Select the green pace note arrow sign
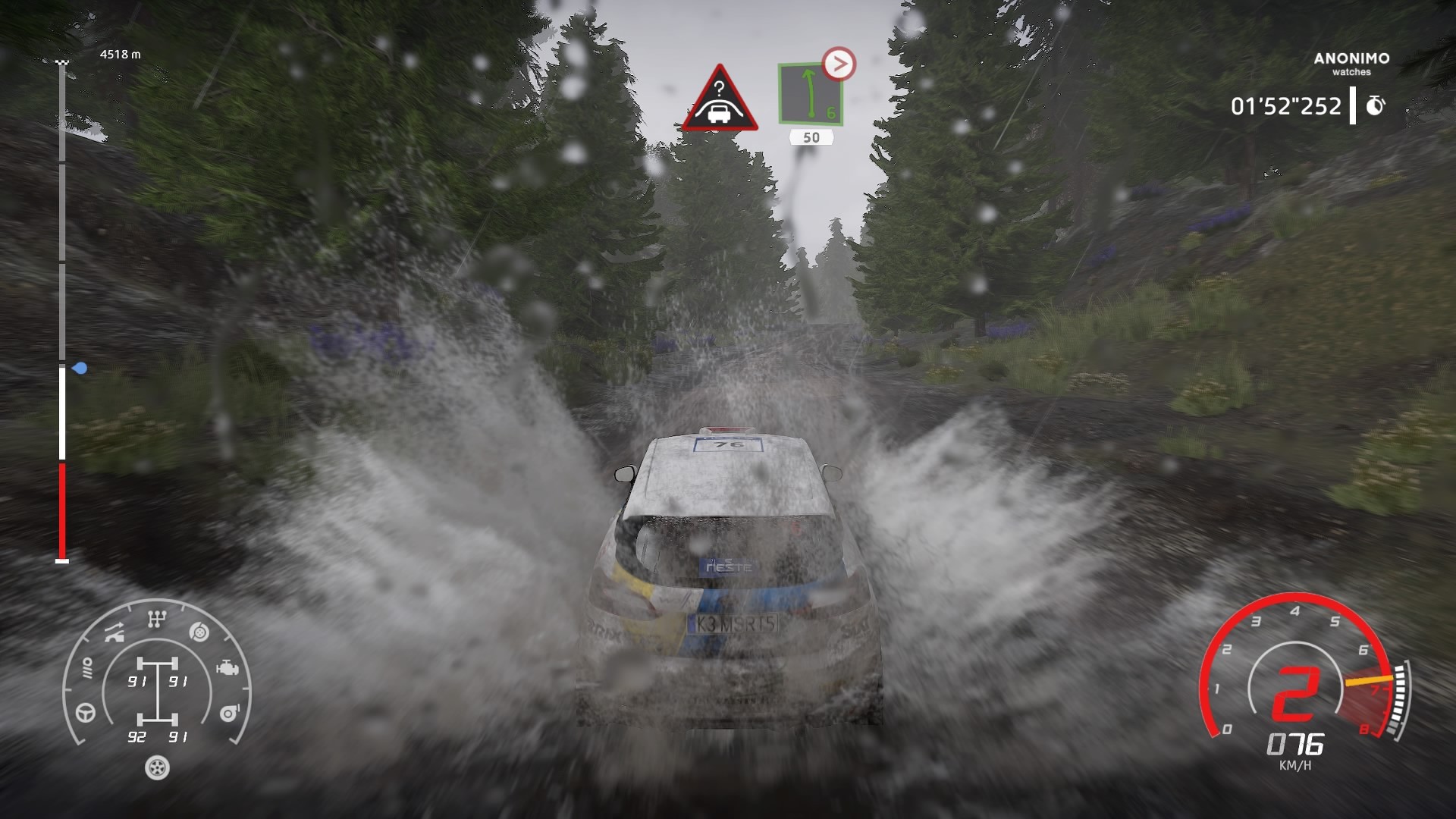 point(811,93)
